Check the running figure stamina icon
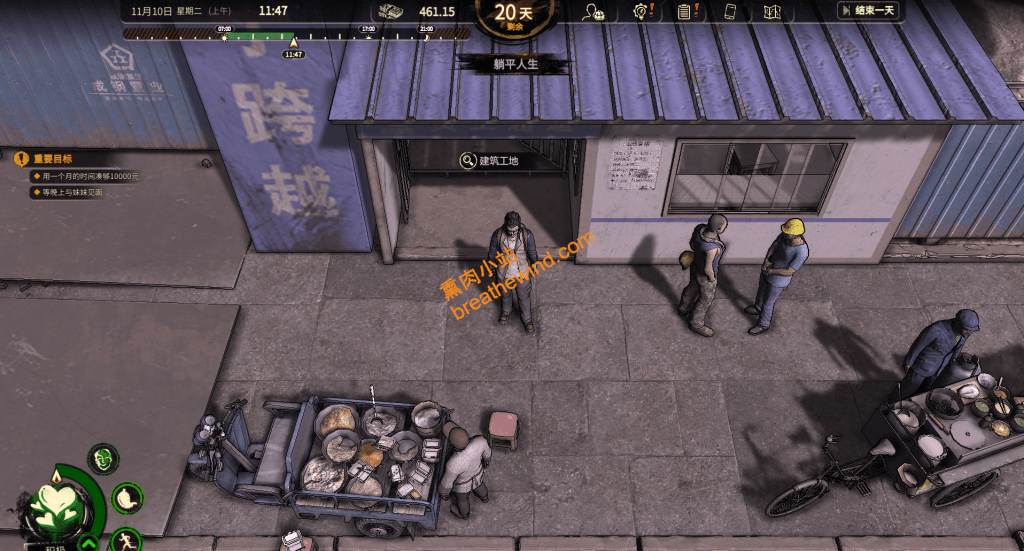 click(x=126, y=539)
